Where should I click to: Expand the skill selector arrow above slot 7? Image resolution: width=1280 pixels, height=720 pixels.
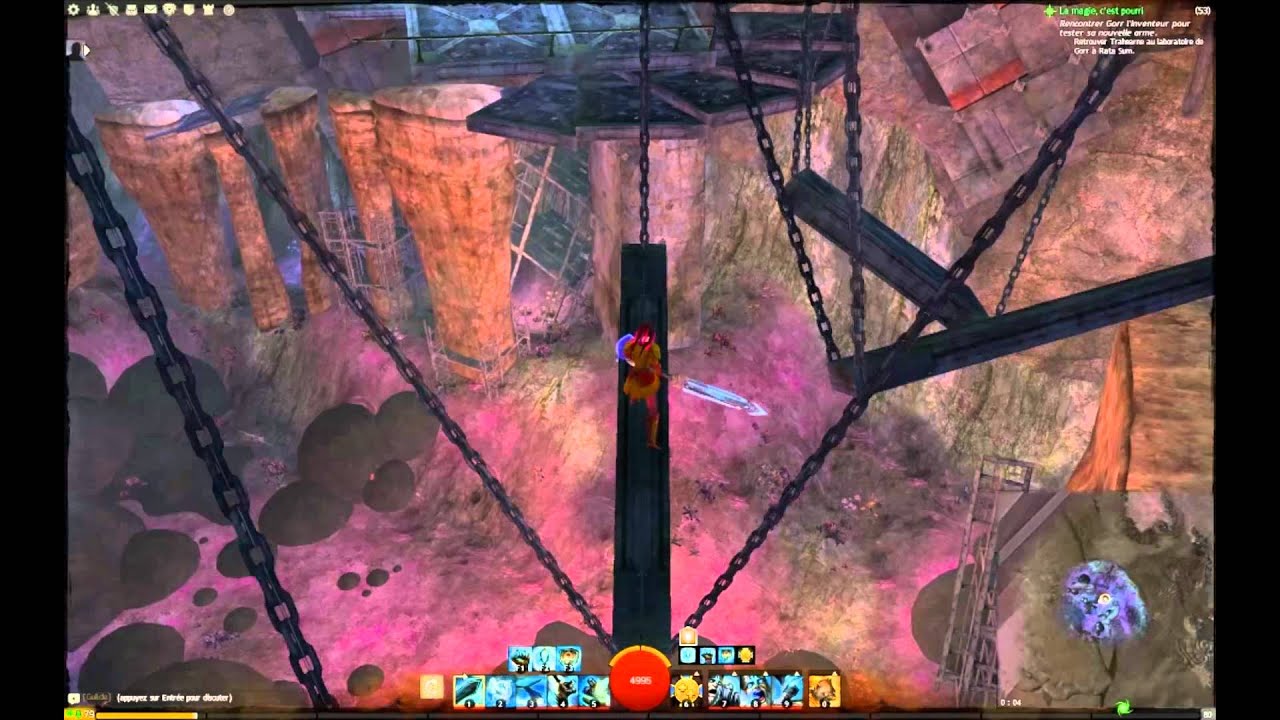click(x=736, y=674)
